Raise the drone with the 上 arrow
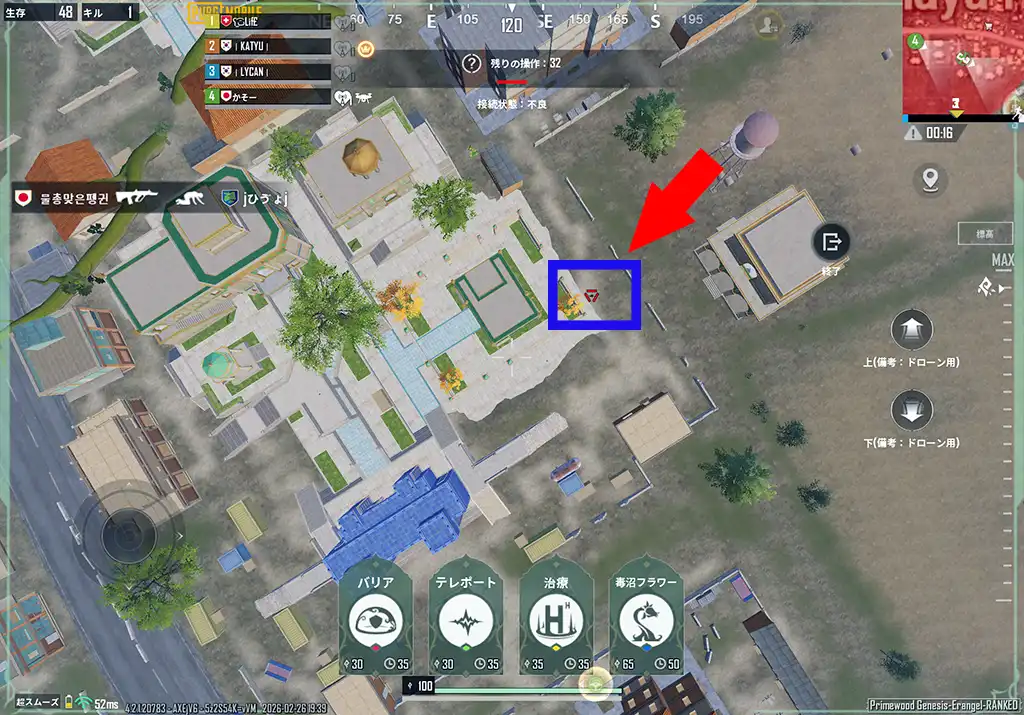This screenshot has width=1024, height=715. [x=911, y=329]
